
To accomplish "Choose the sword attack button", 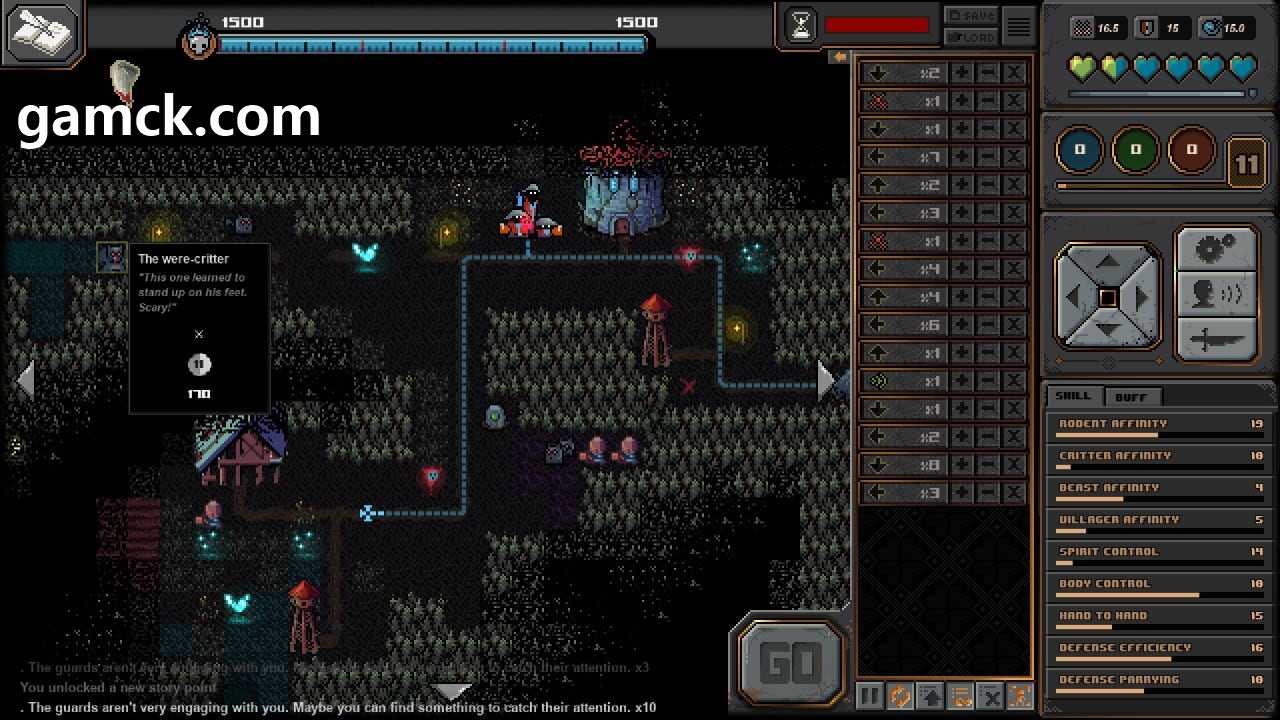I will [1216, 339].
